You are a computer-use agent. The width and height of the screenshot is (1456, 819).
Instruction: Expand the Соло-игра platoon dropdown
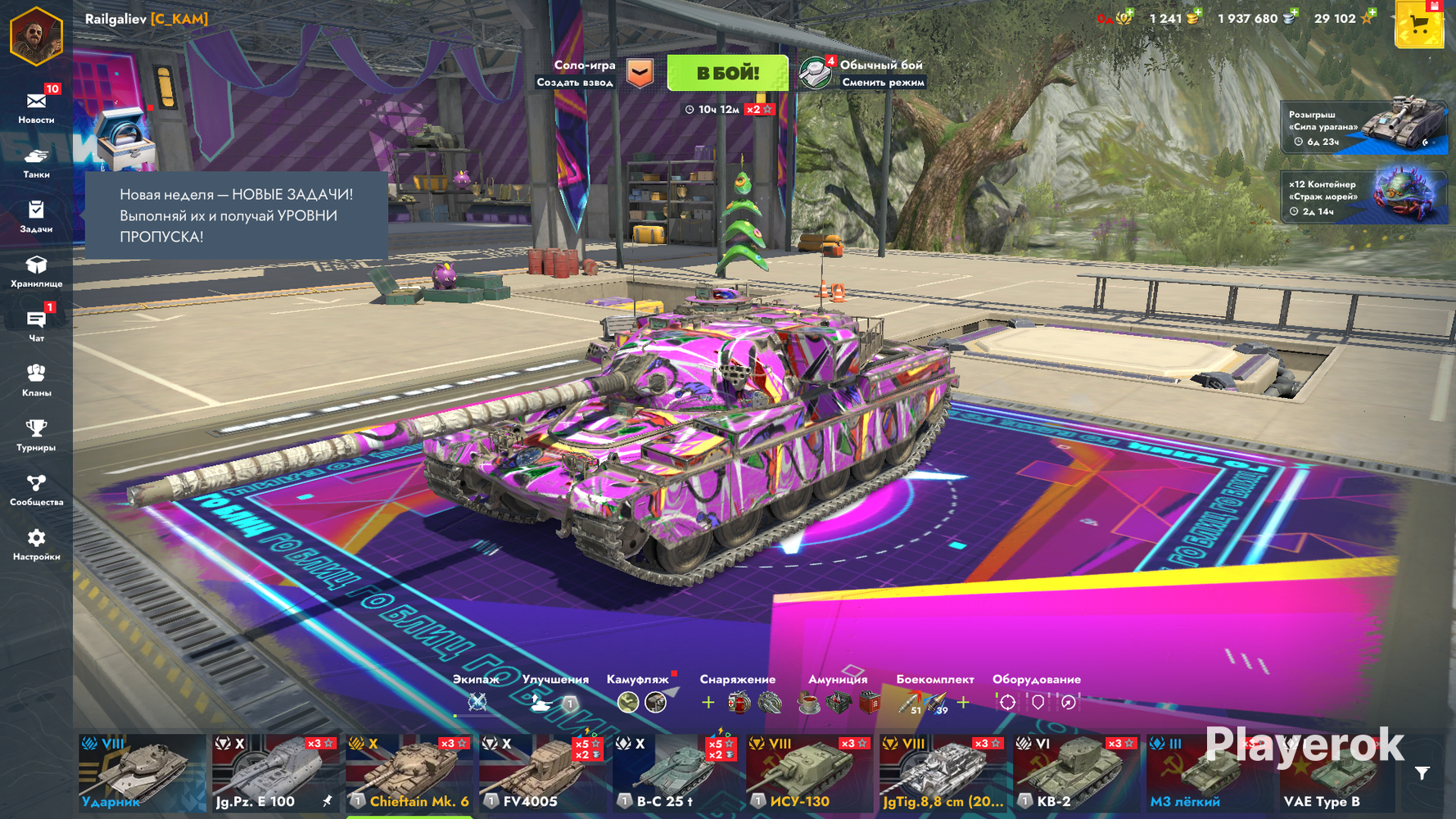[x=640, y=73]
